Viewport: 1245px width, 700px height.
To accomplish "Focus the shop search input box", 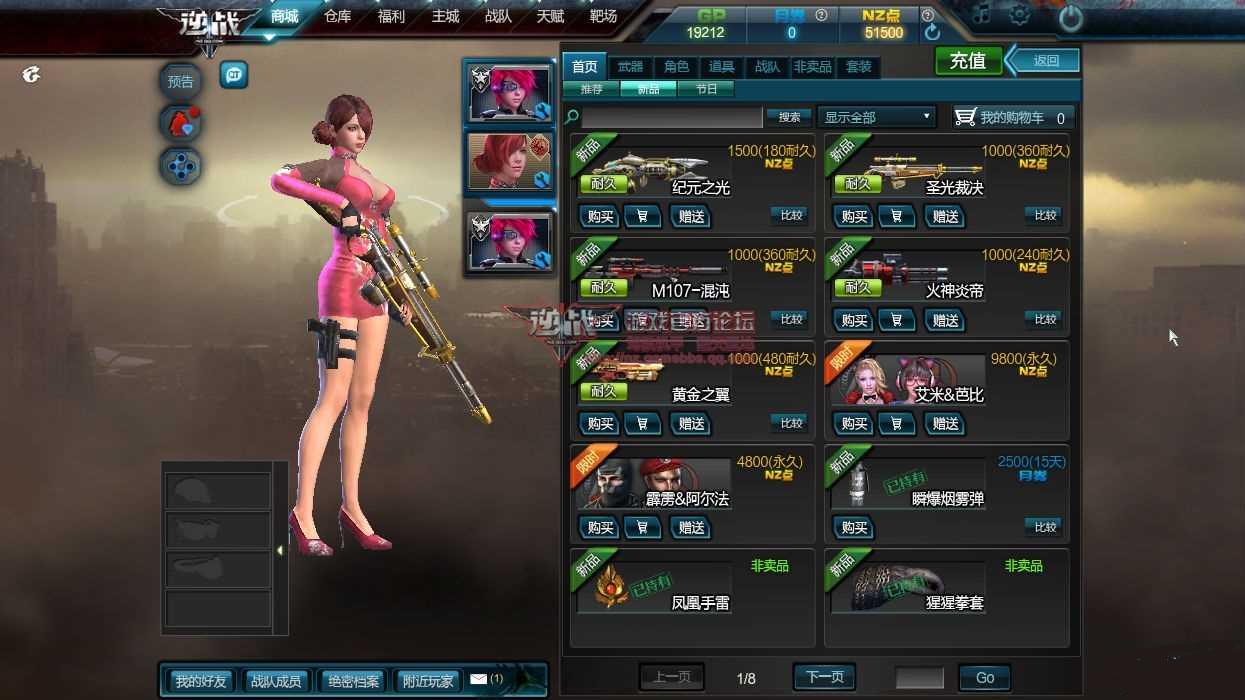I will point(672,117).
